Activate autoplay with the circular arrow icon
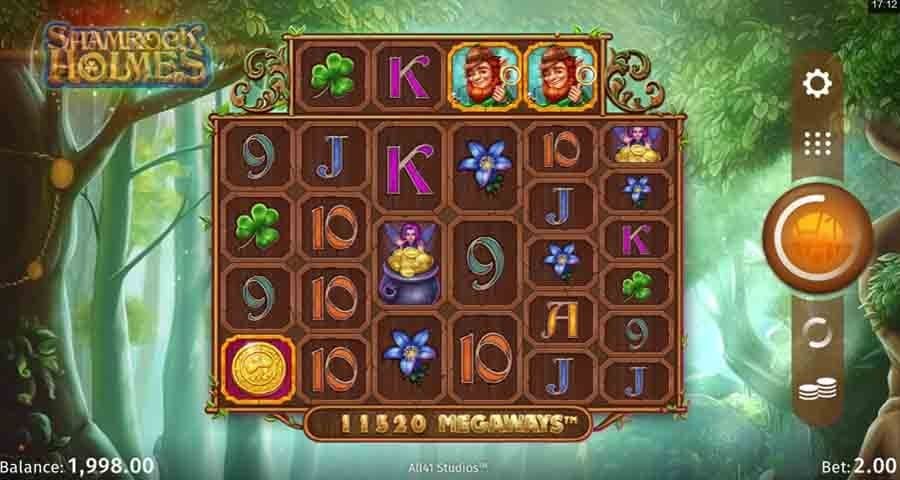900x480 pixels. click(x=817, y=332)
